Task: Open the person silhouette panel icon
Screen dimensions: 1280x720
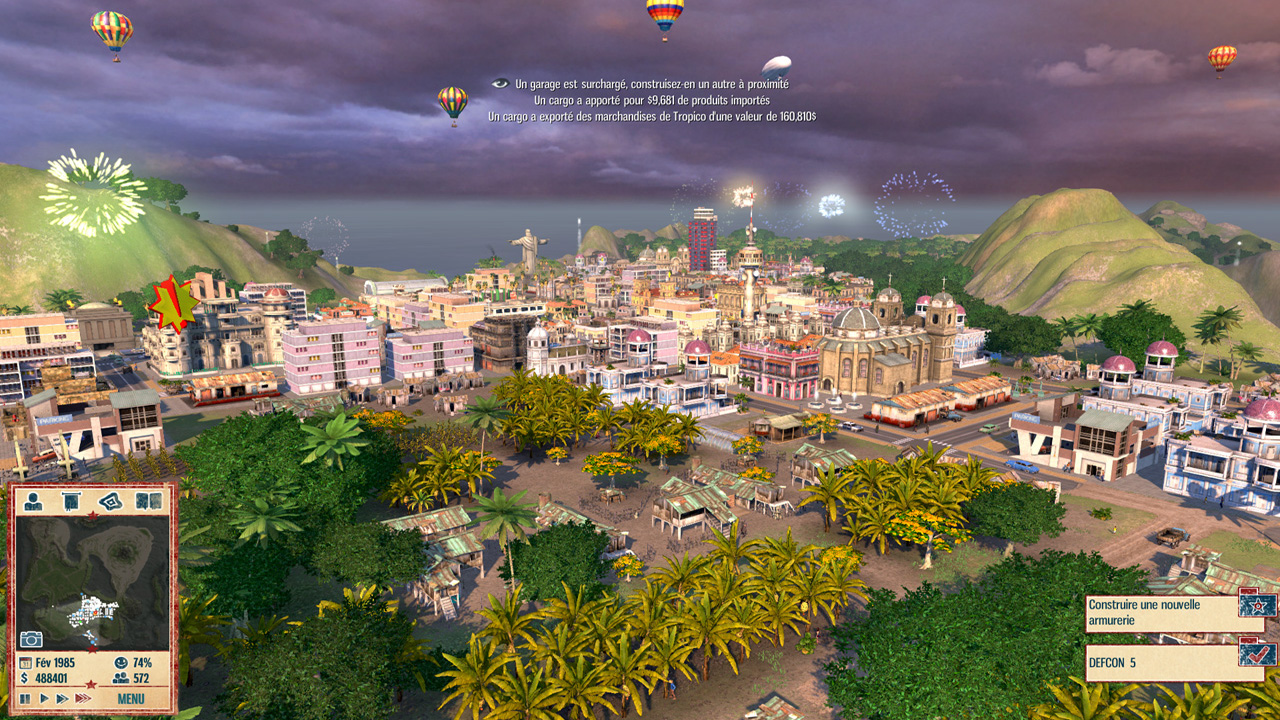Action: [x=33, y=501]
